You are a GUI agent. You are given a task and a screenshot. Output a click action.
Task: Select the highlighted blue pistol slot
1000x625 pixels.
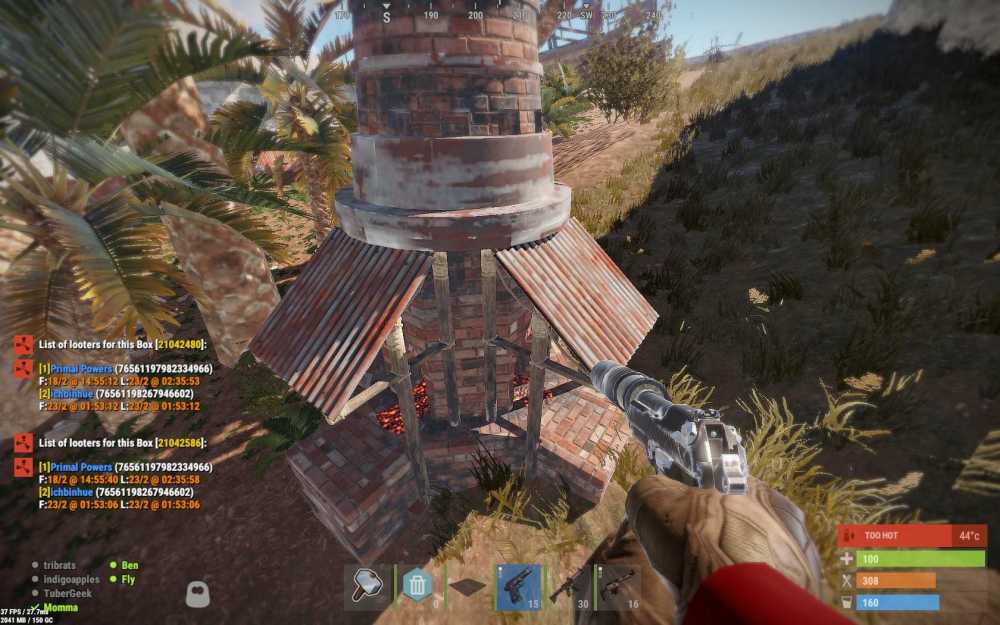point(518,587)
